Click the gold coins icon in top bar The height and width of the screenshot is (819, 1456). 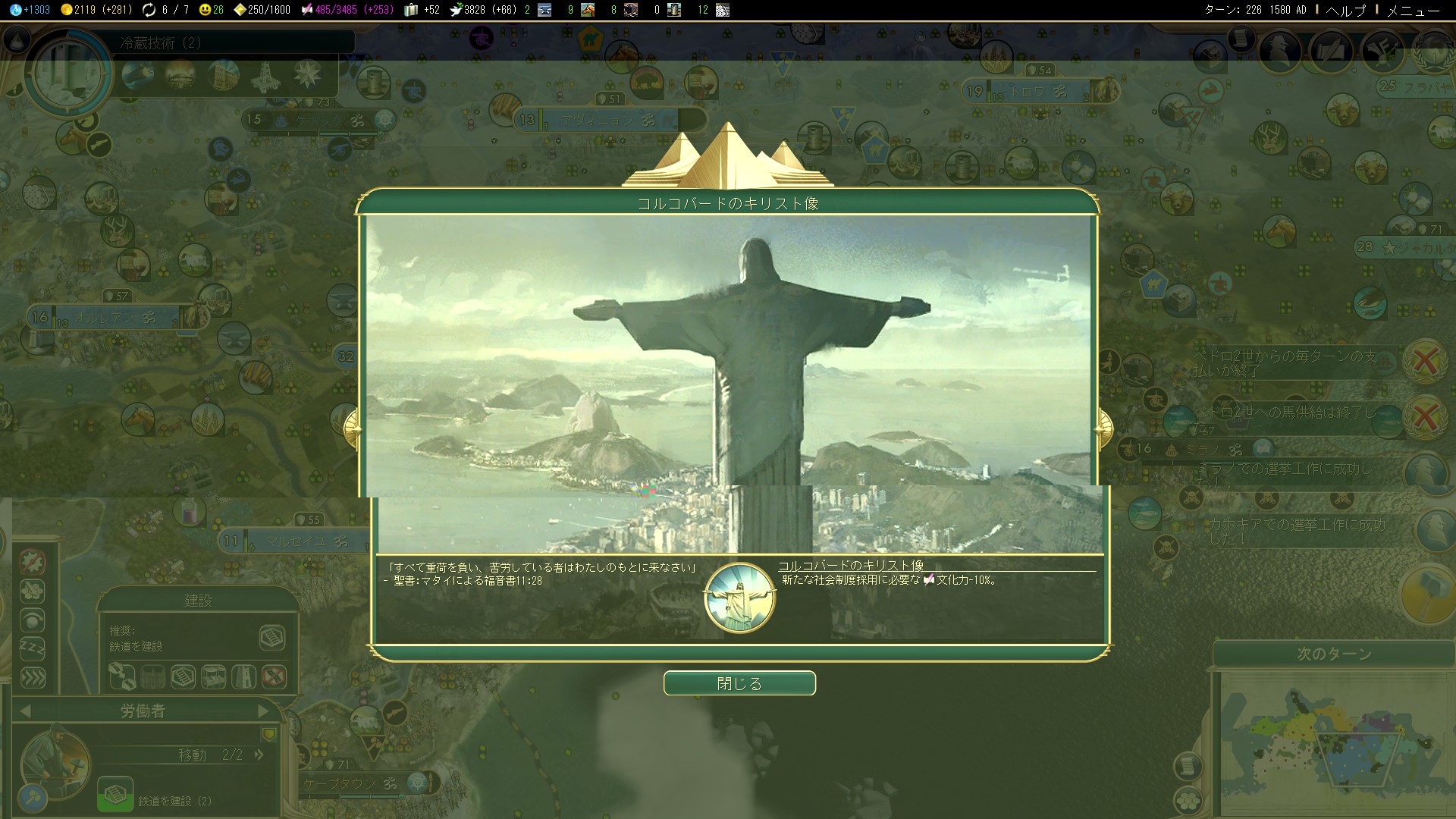click(x=67, y=10)
